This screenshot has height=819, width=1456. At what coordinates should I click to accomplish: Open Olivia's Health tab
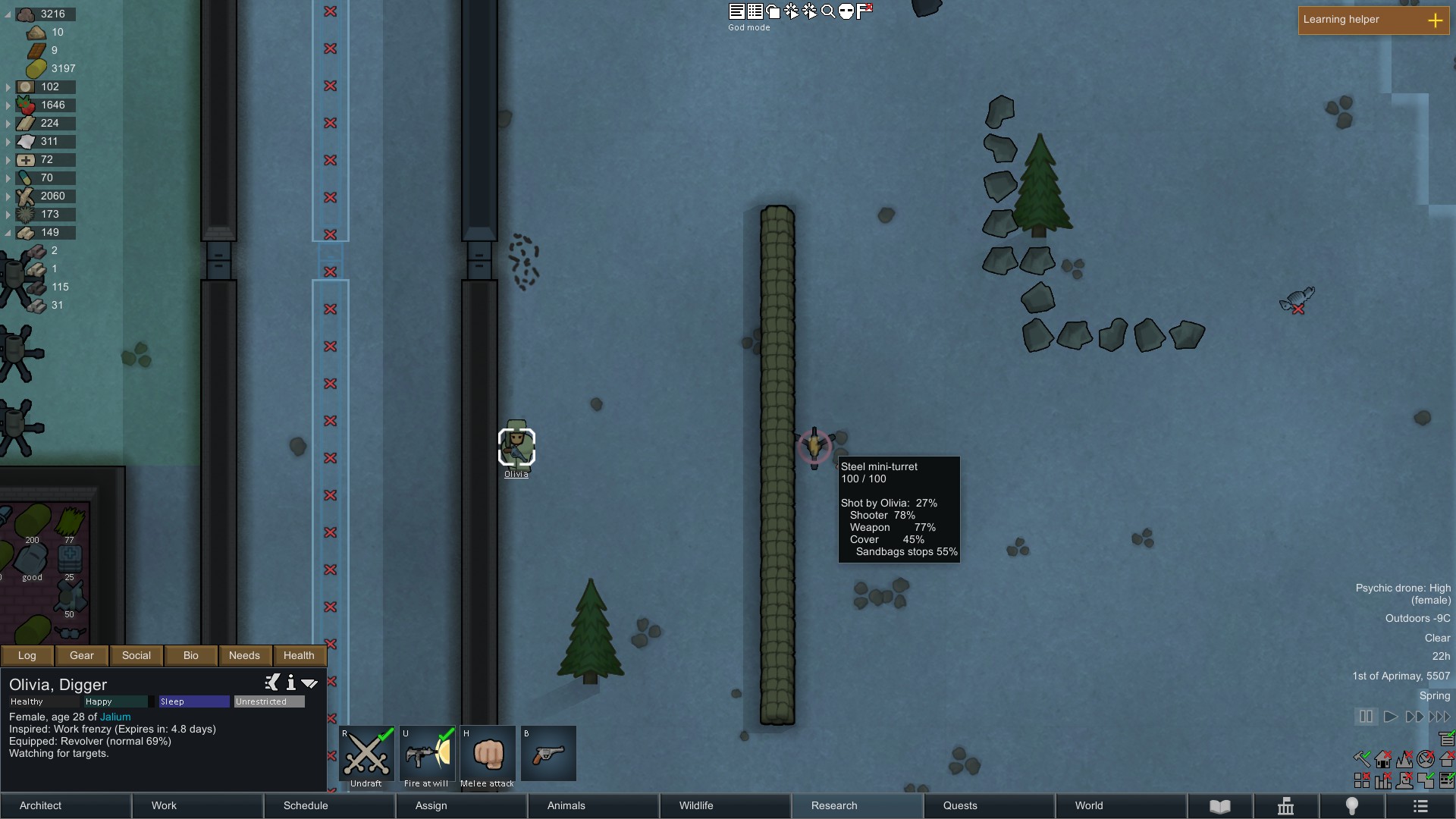click(299, 655)
